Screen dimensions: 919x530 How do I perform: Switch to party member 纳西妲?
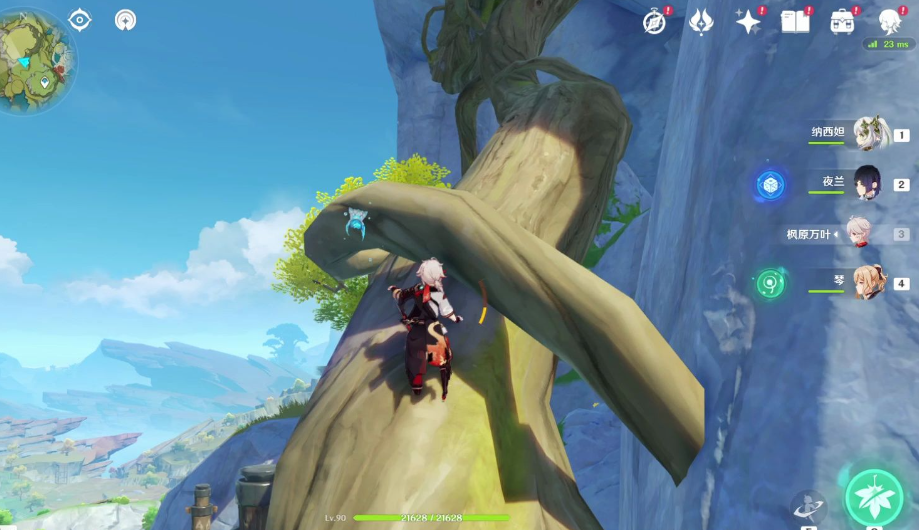[x=870, y=133]
